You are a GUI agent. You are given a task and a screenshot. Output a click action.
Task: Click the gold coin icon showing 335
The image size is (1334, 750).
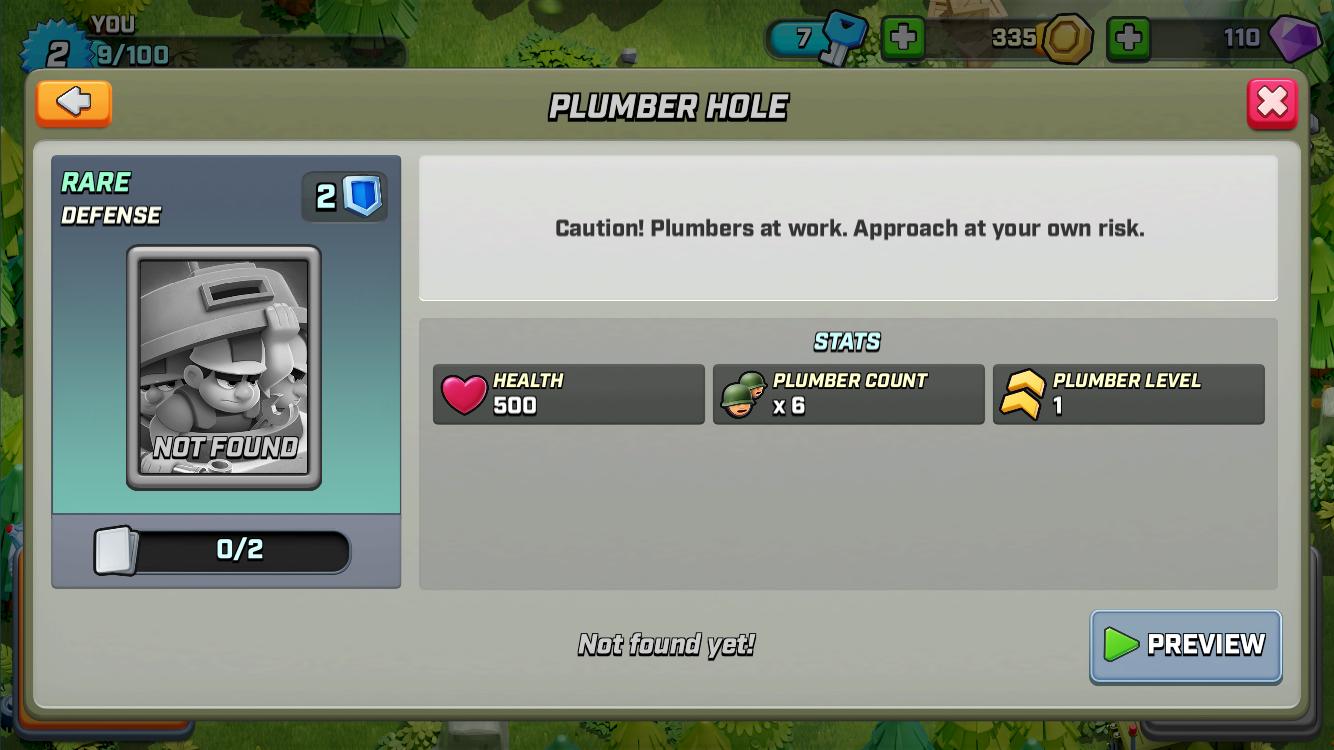point(1066,38)
